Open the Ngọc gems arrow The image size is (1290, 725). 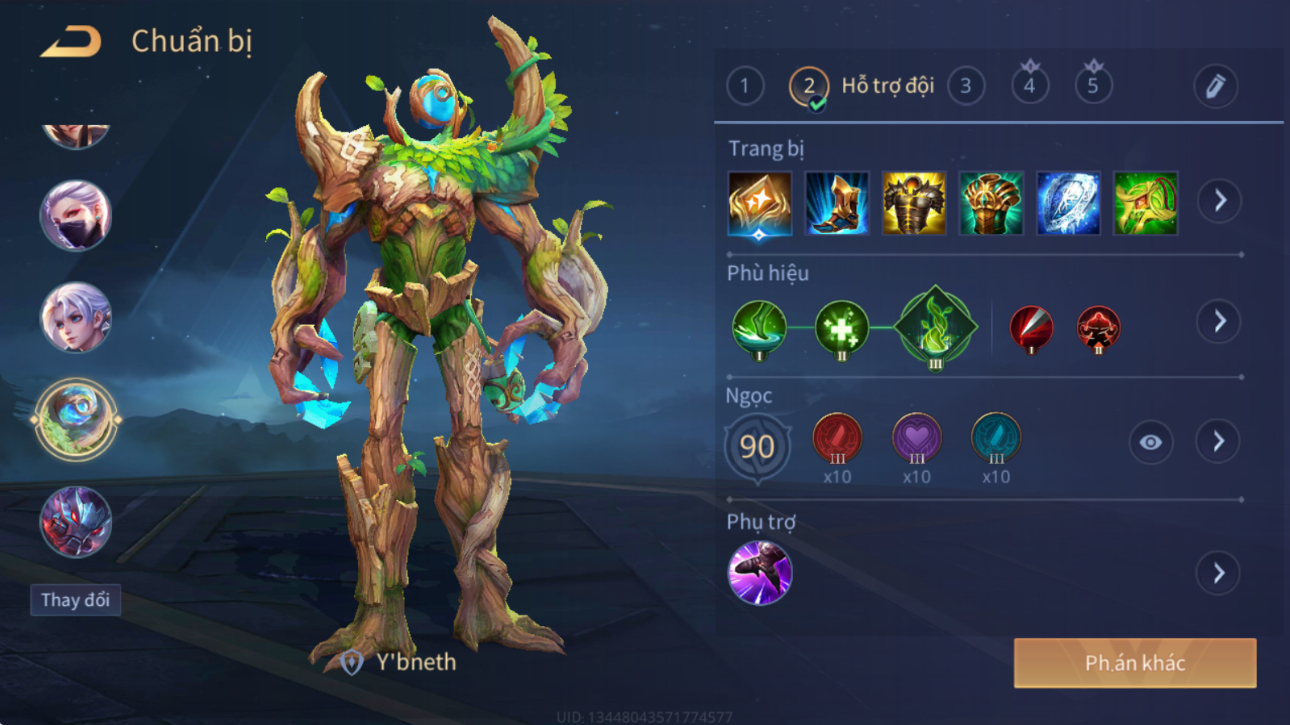click(x=1219, y=442)
